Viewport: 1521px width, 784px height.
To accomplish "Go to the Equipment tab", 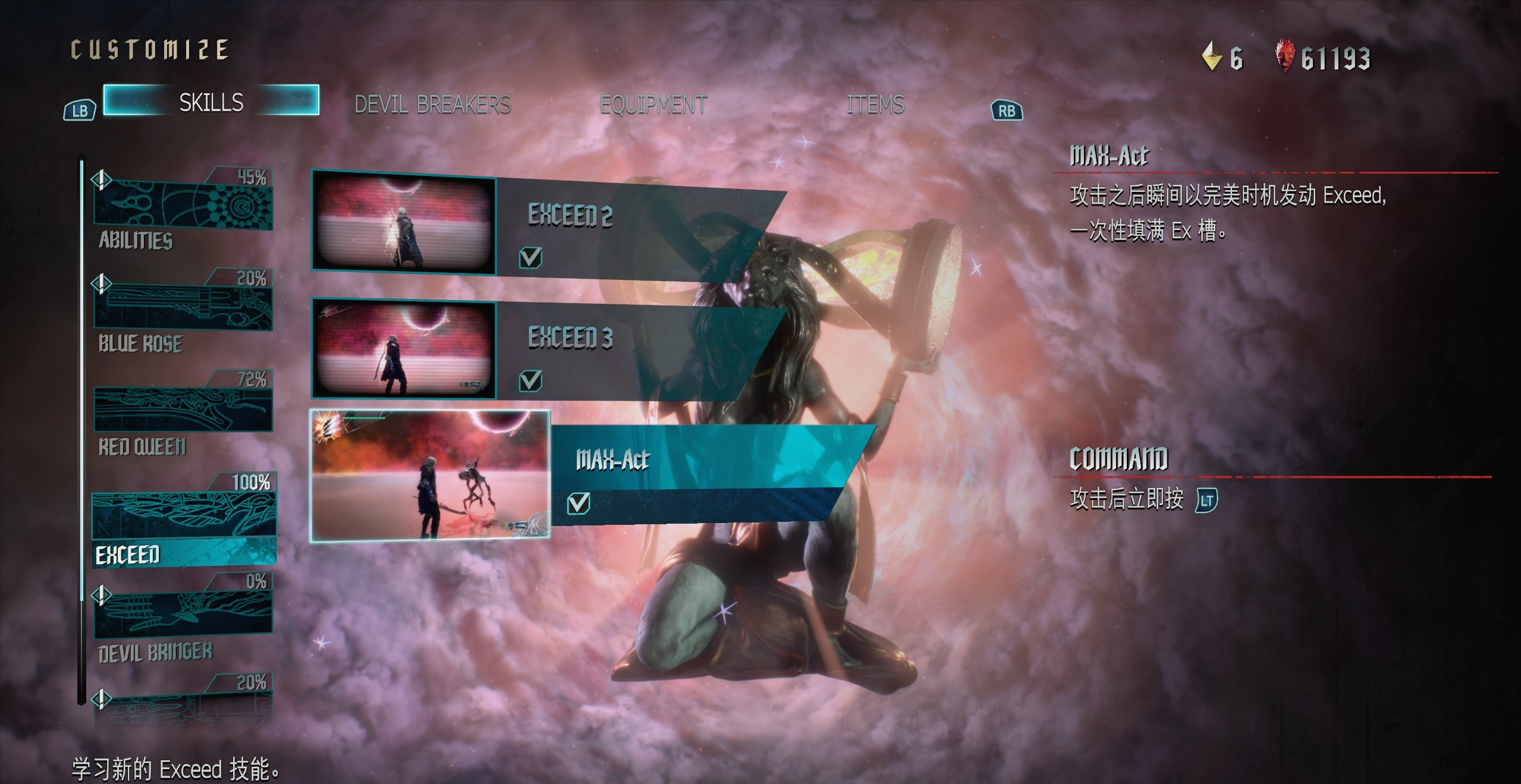I will [x=653, y=105].
